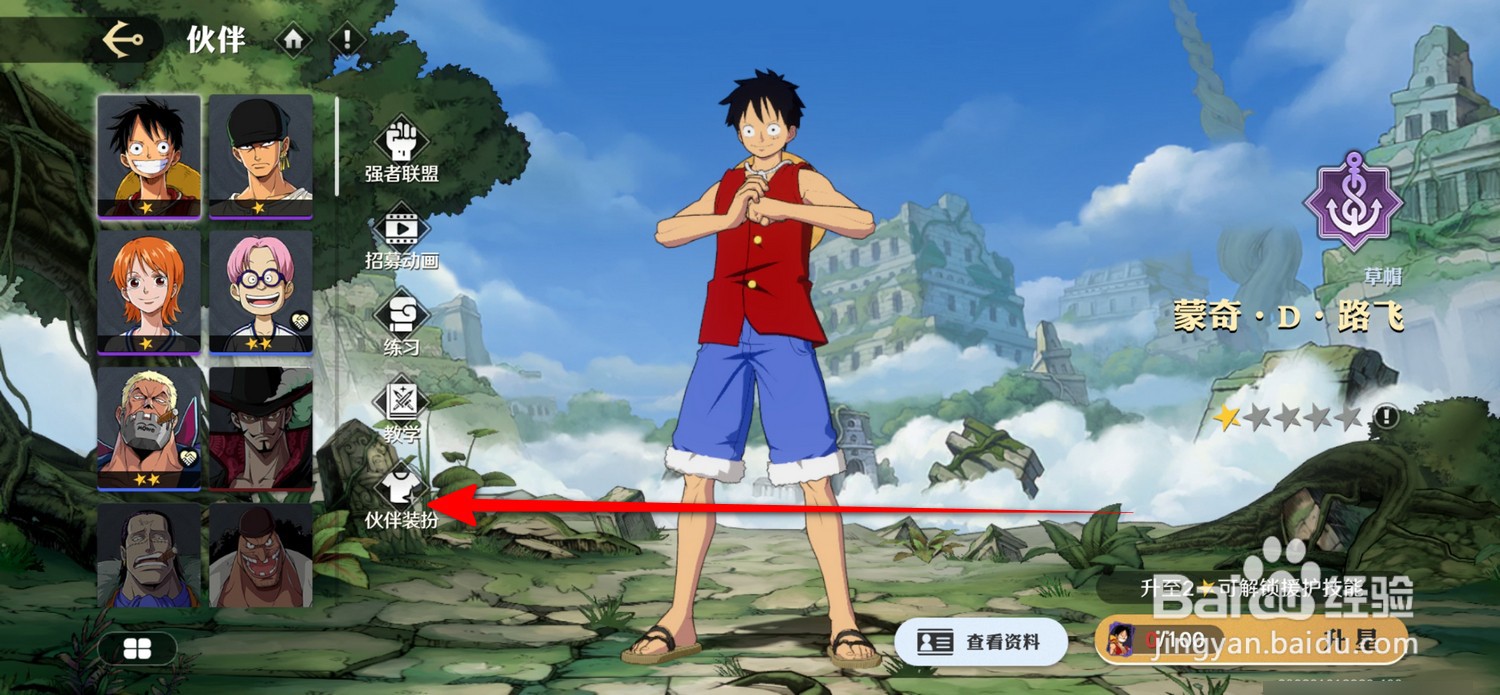
Task: Pick Koby's pink-haired portrait
Action: tap(261, 291)
